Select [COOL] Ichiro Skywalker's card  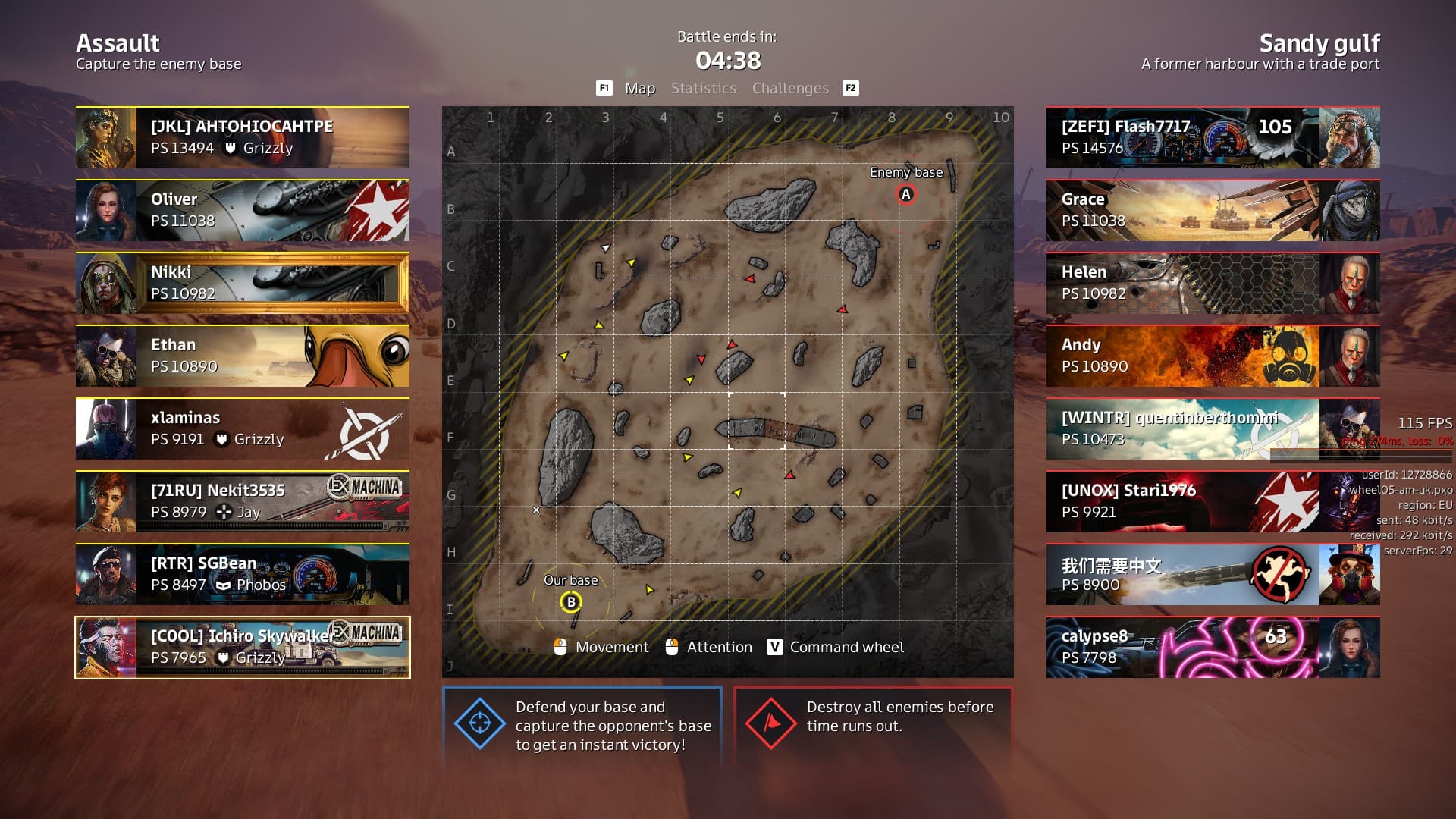(243, 647)
